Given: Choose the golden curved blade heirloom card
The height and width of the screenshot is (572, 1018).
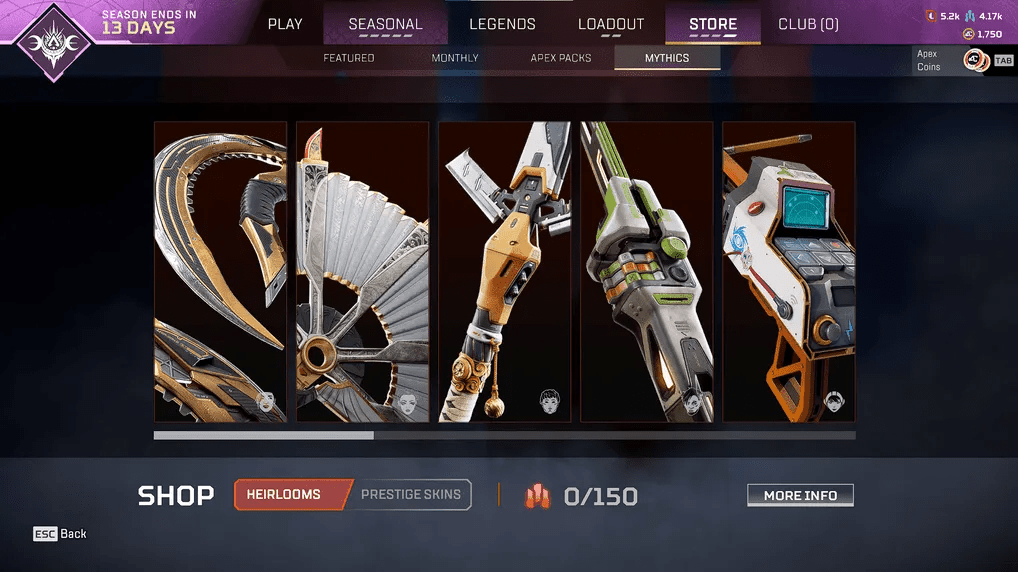Looking at the screenshot, I should (220, 272).
